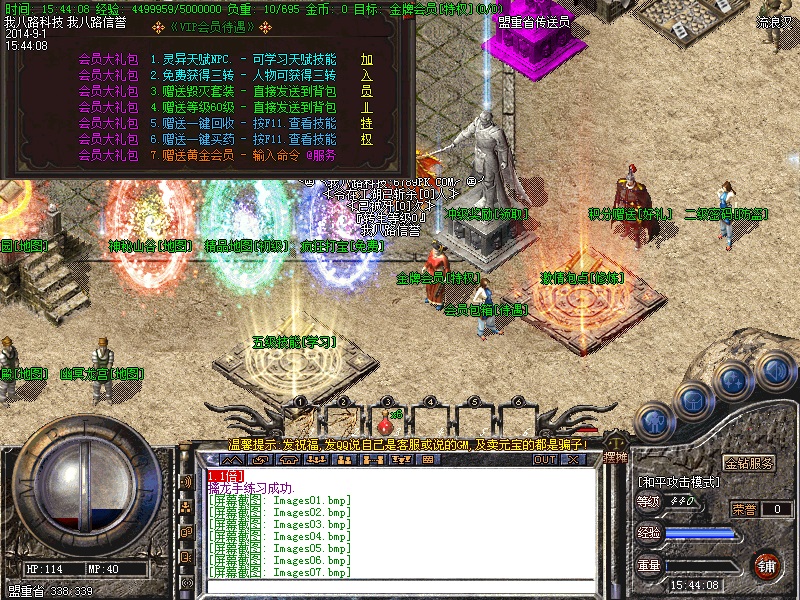Open the 铺 shop button

[767, 565]
